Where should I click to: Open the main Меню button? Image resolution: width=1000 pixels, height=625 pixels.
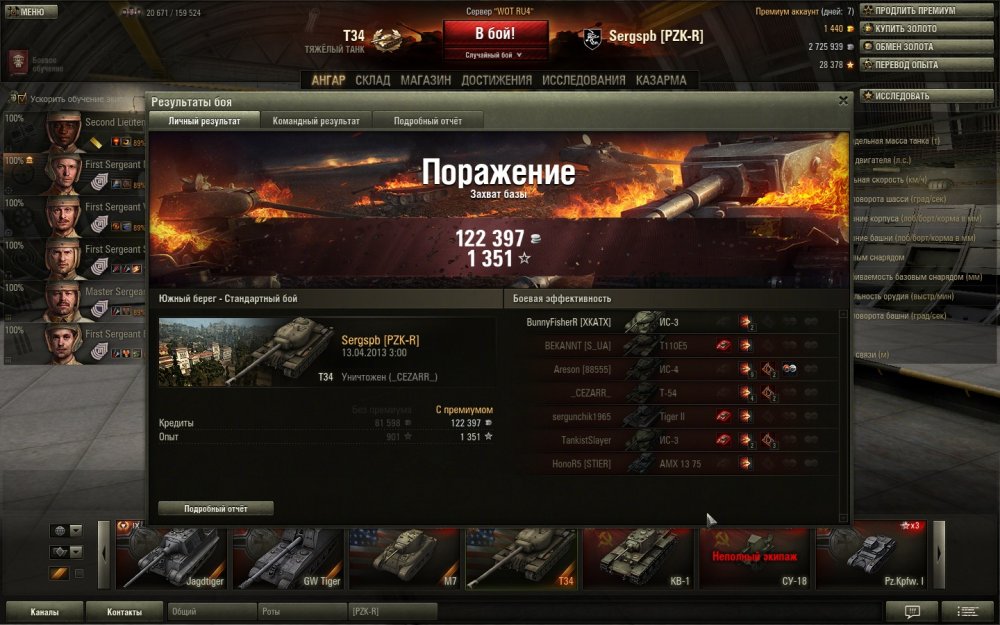[27, 12]
